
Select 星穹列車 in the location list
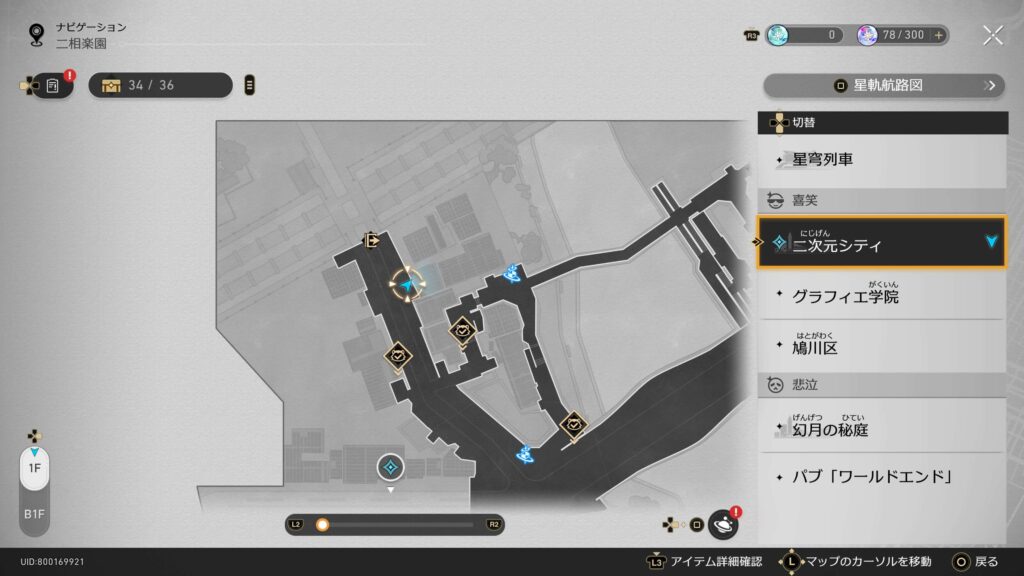[880, 159]
